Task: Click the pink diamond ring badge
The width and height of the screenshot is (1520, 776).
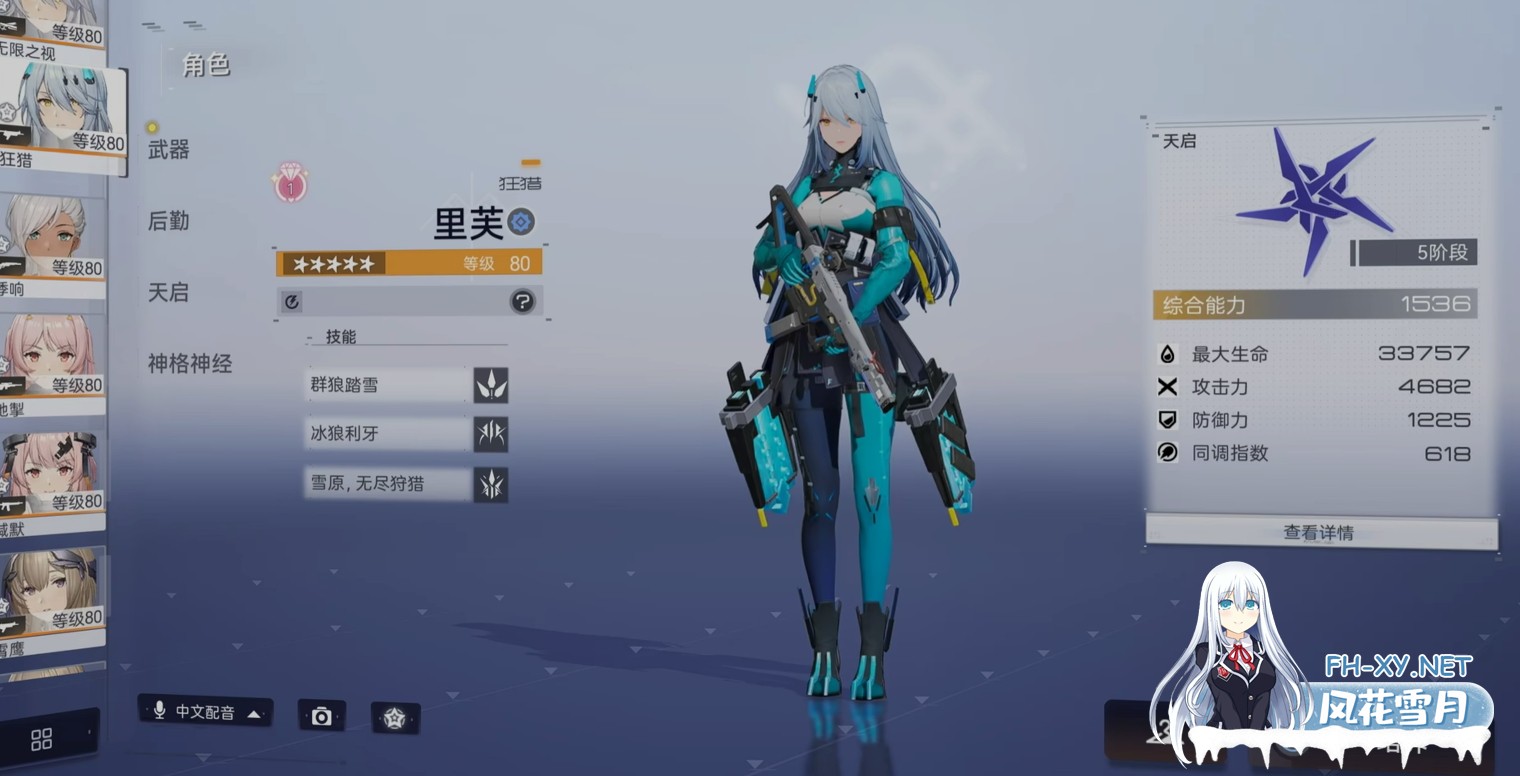Action: coord(290,185)
